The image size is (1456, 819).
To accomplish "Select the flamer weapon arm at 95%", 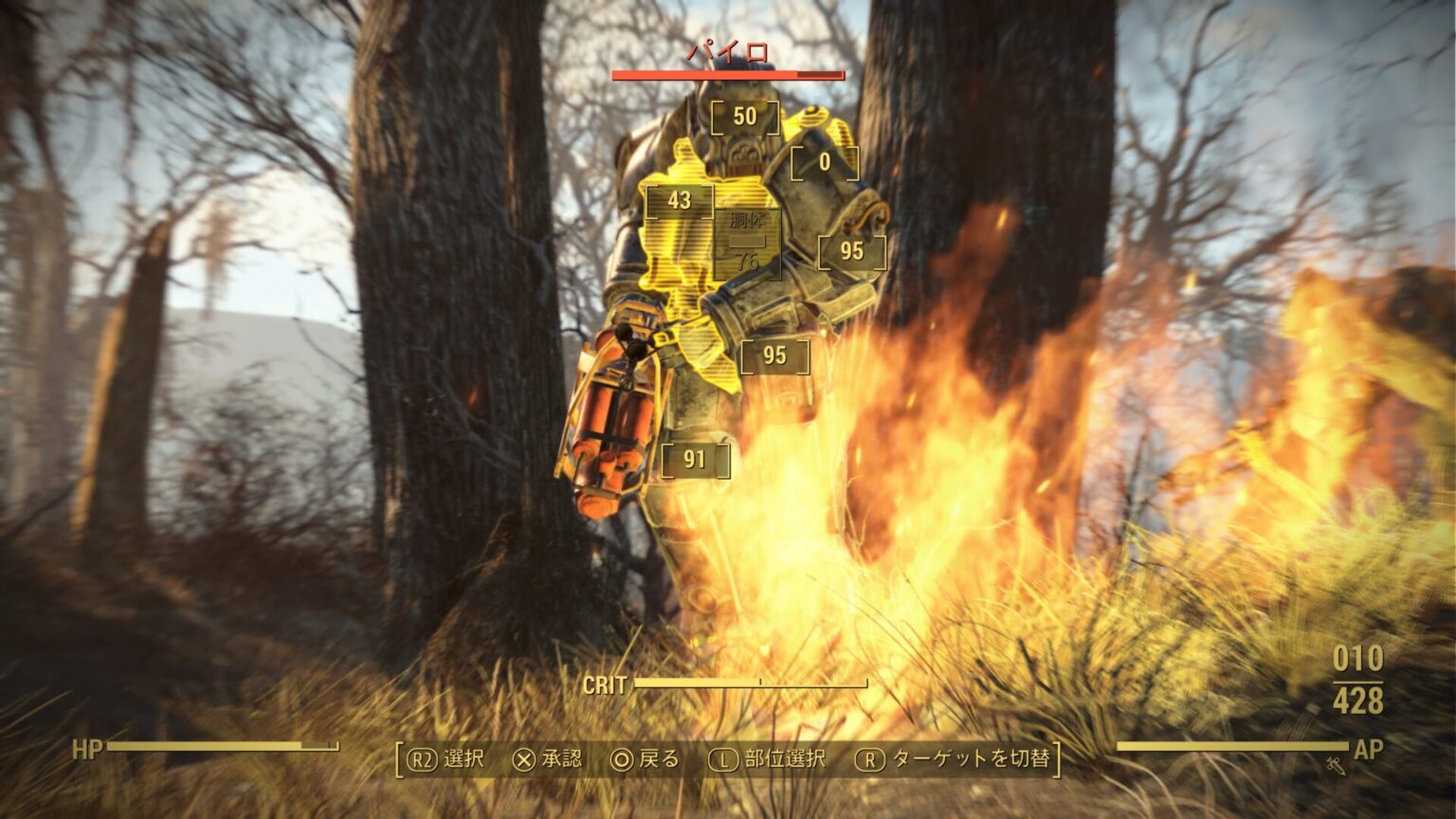I will tap(850, 250).
